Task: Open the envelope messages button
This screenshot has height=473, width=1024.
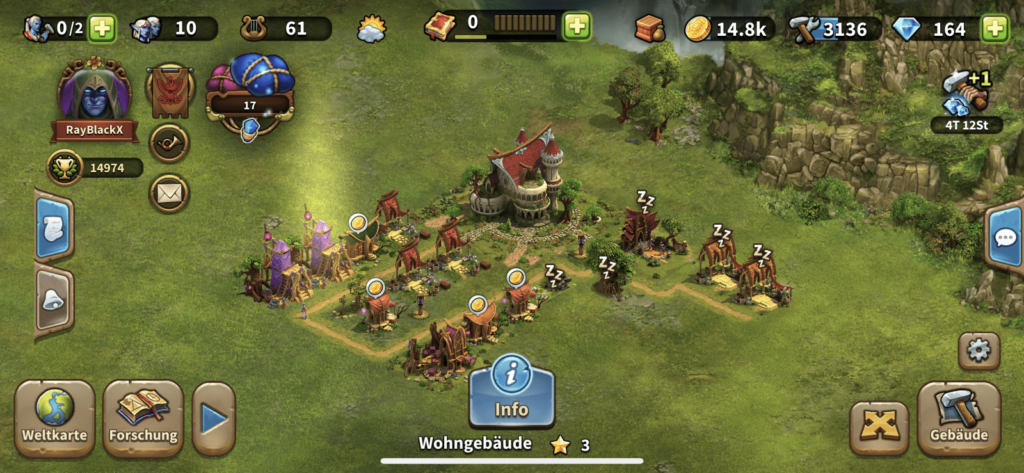Action: click(169, 193)
